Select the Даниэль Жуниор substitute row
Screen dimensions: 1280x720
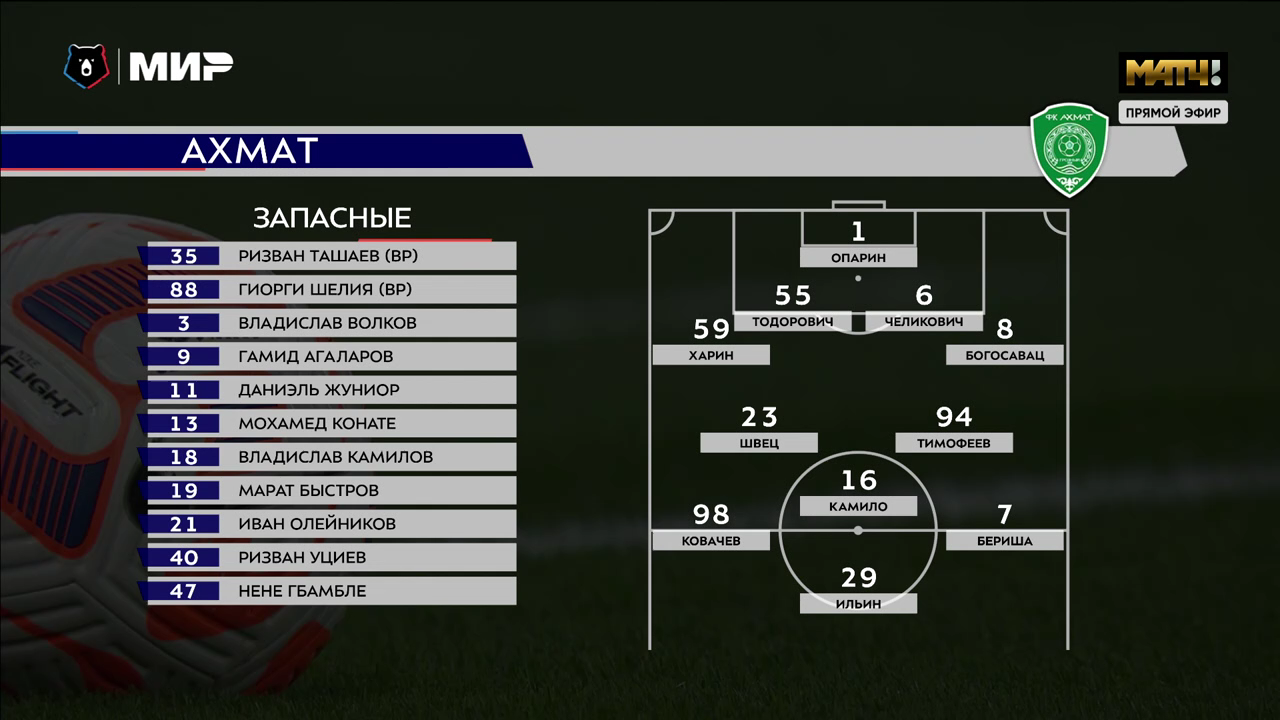330,390
